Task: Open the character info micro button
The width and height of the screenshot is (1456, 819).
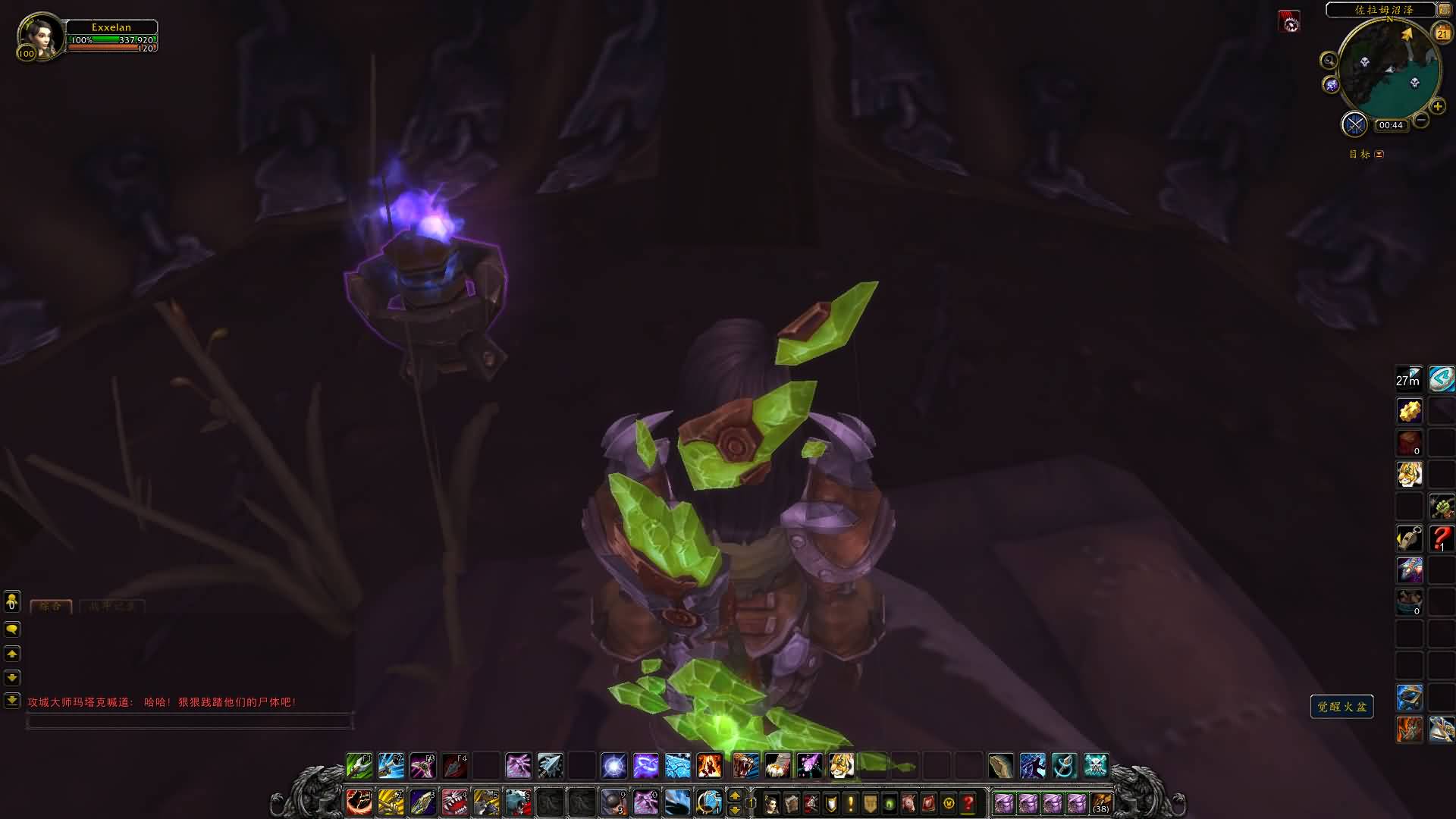Action: coord(771,802)
